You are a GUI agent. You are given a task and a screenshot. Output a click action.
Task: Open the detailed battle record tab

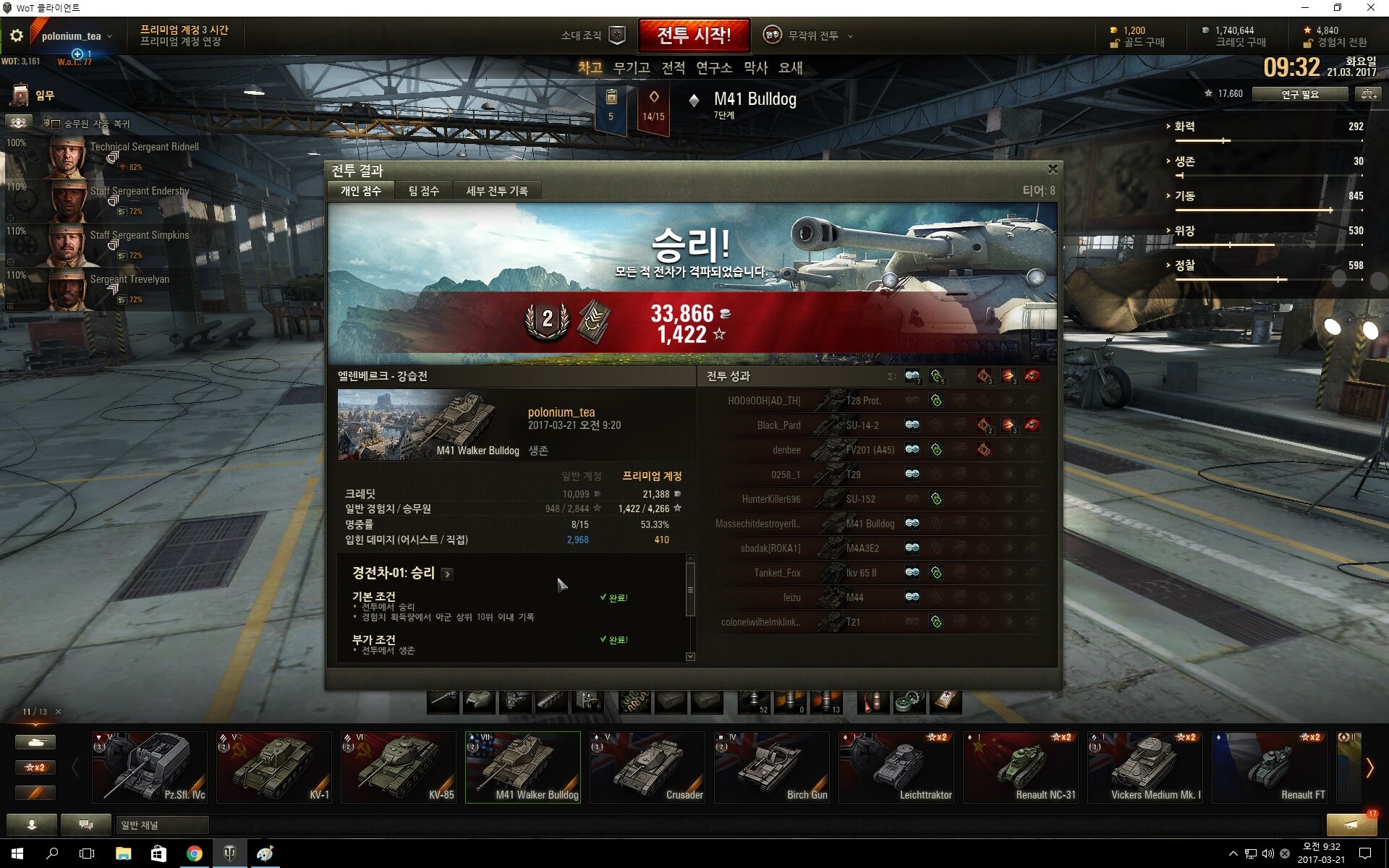coord(496,191)
